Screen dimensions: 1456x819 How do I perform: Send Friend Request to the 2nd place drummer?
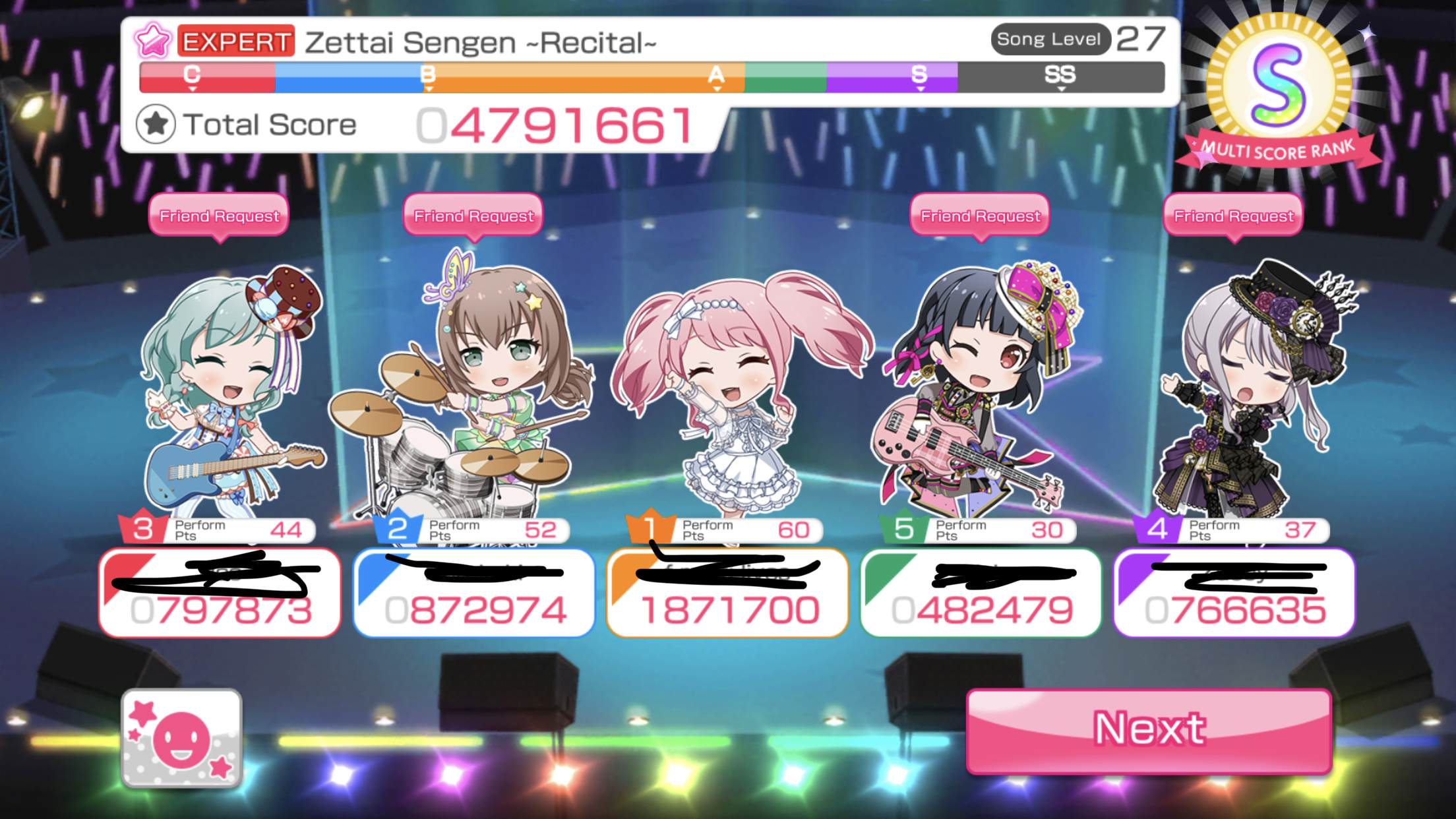(473, 216)
